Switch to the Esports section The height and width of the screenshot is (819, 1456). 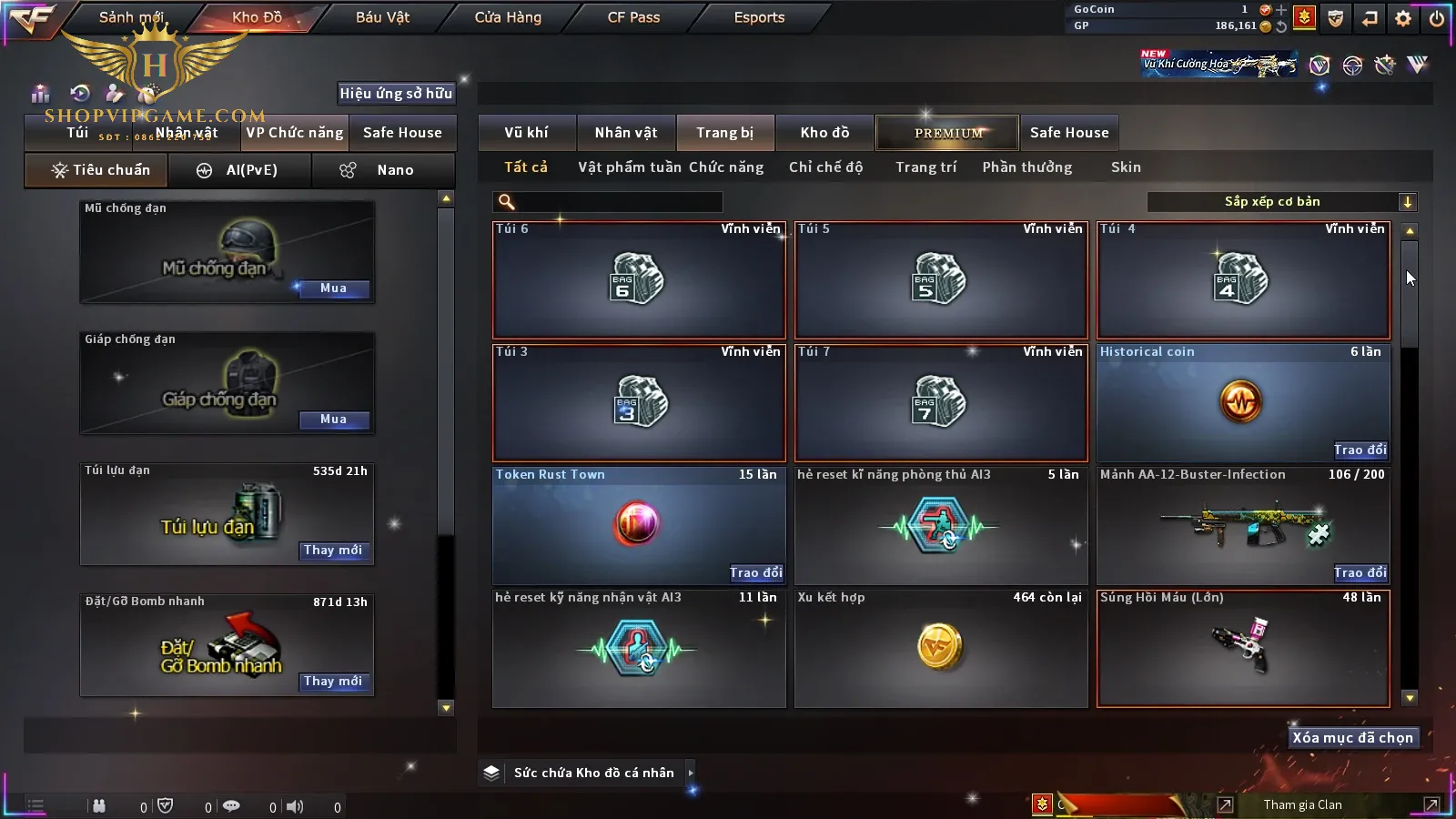pyautogui.click(x=759, y=17)
